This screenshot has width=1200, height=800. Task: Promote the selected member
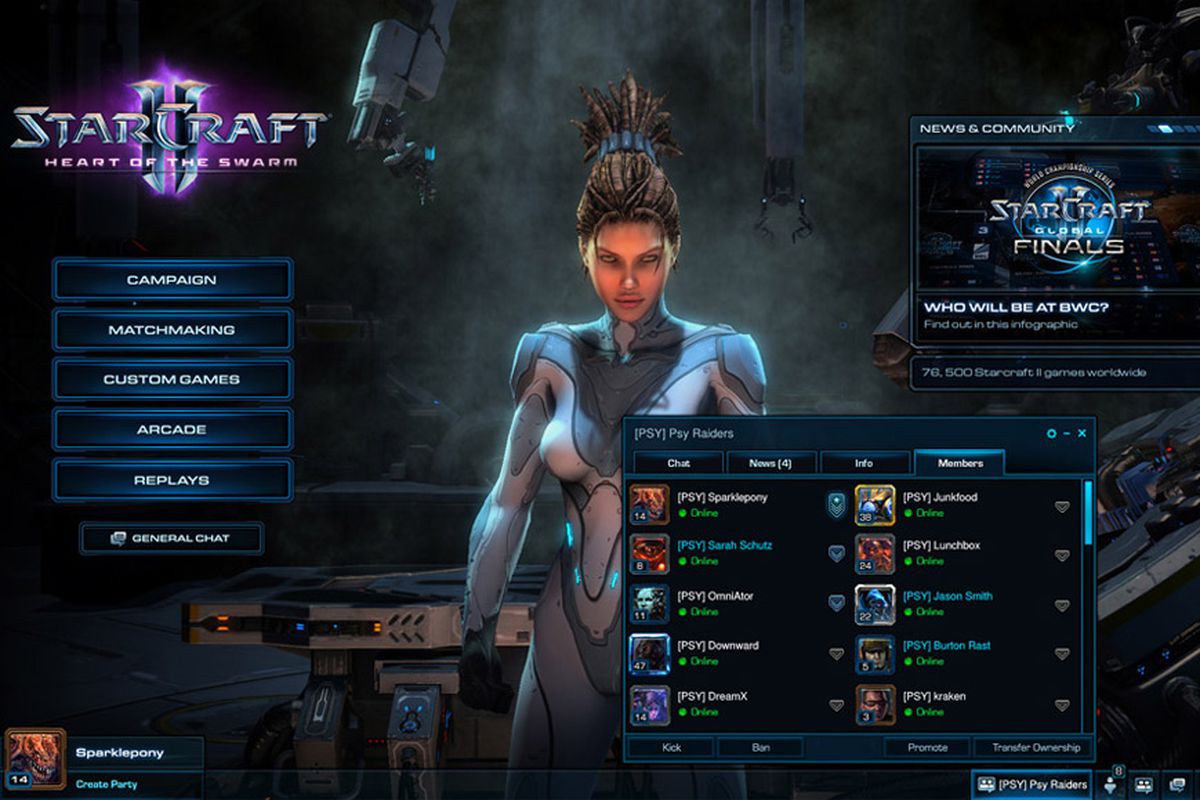pyautogui.click(x=927, y=747)
